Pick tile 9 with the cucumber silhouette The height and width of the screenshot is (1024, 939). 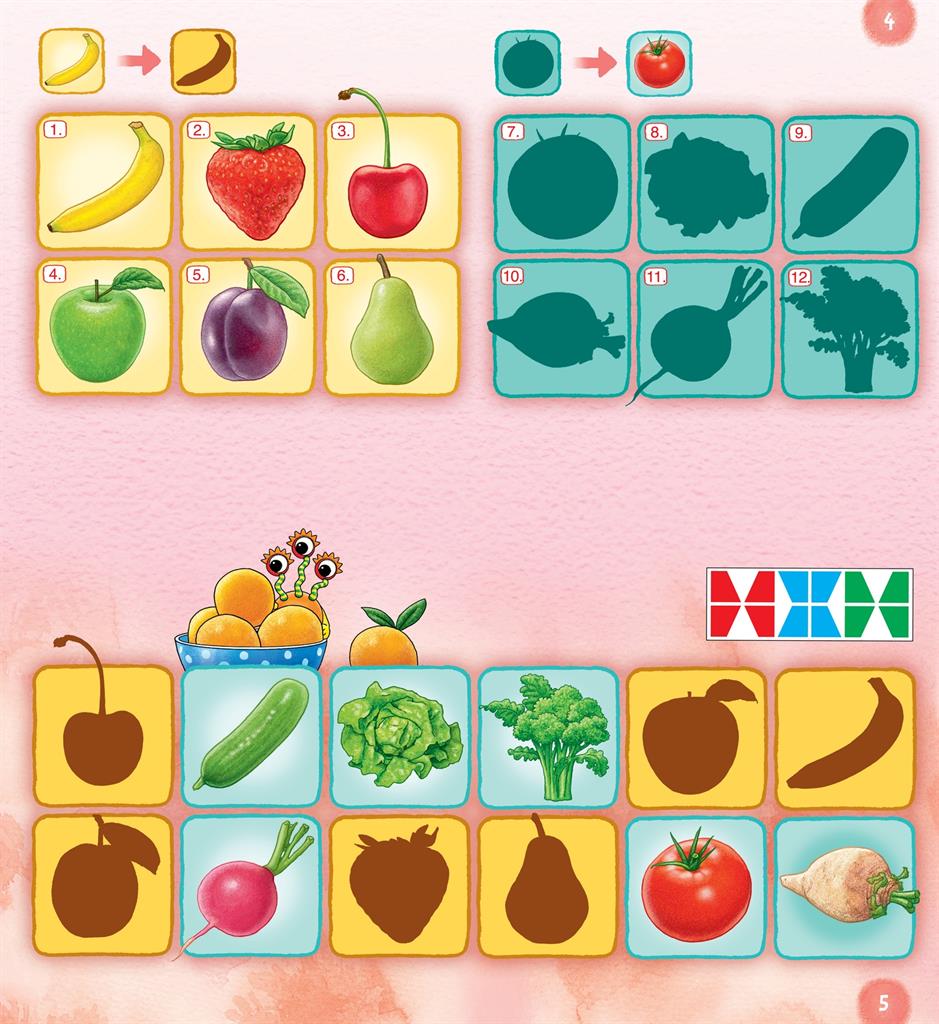click(850, 183)
